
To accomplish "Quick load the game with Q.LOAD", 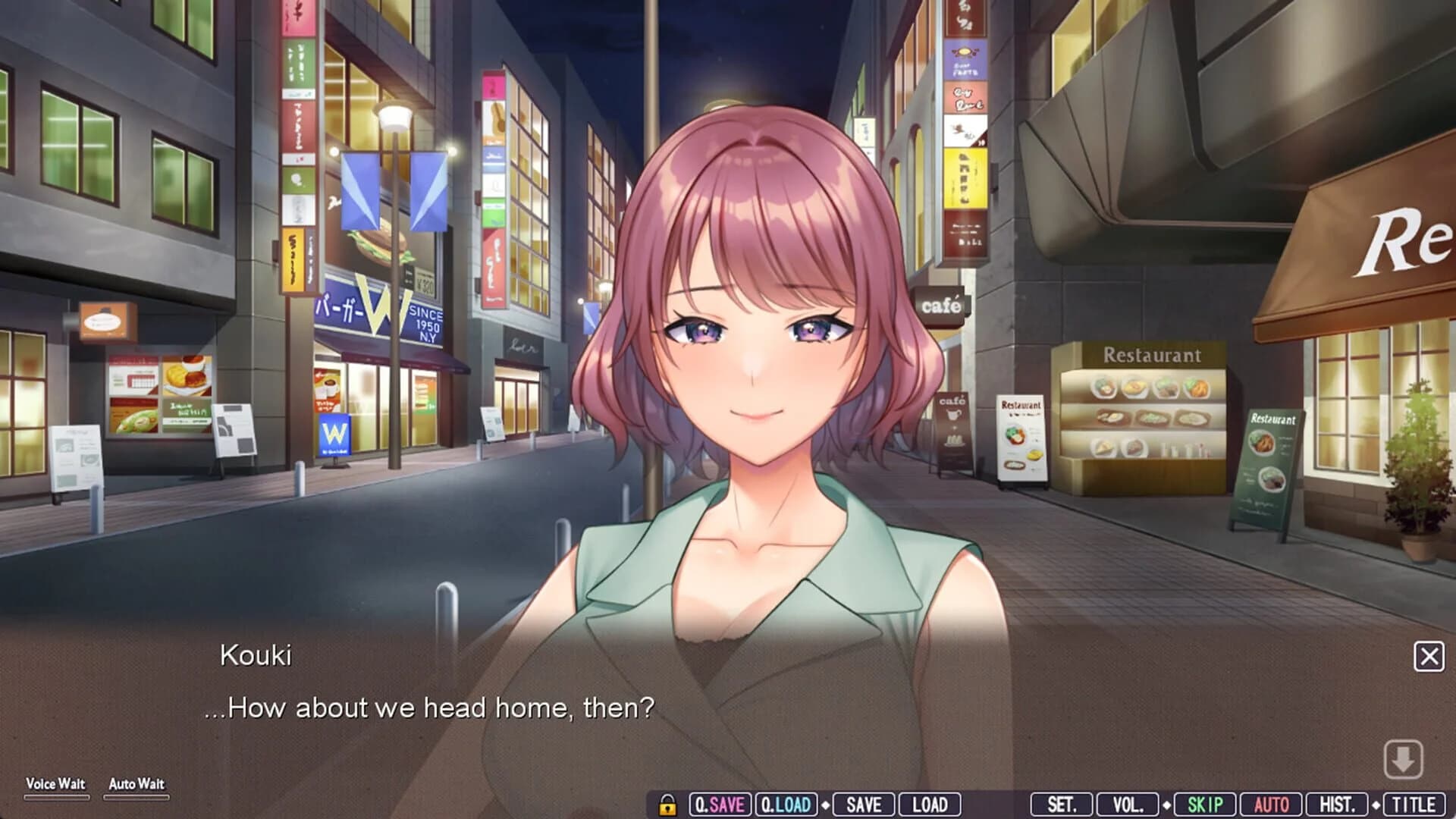I will [786, 804].
